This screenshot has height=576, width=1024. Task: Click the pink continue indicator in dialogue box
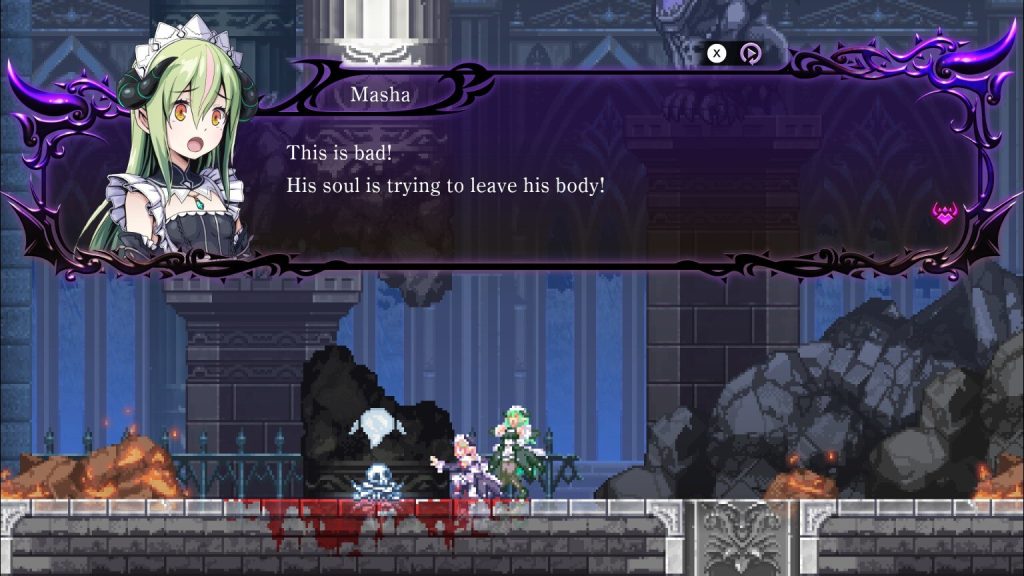(x=944, y=212)
